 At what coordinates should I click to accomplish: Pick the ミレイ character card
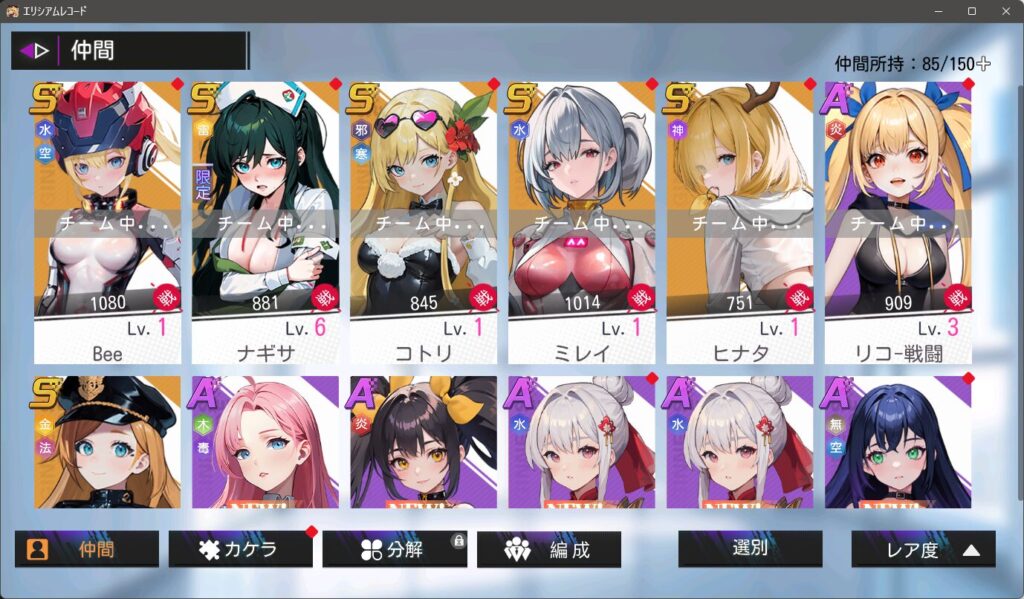(x=581, y=222)
